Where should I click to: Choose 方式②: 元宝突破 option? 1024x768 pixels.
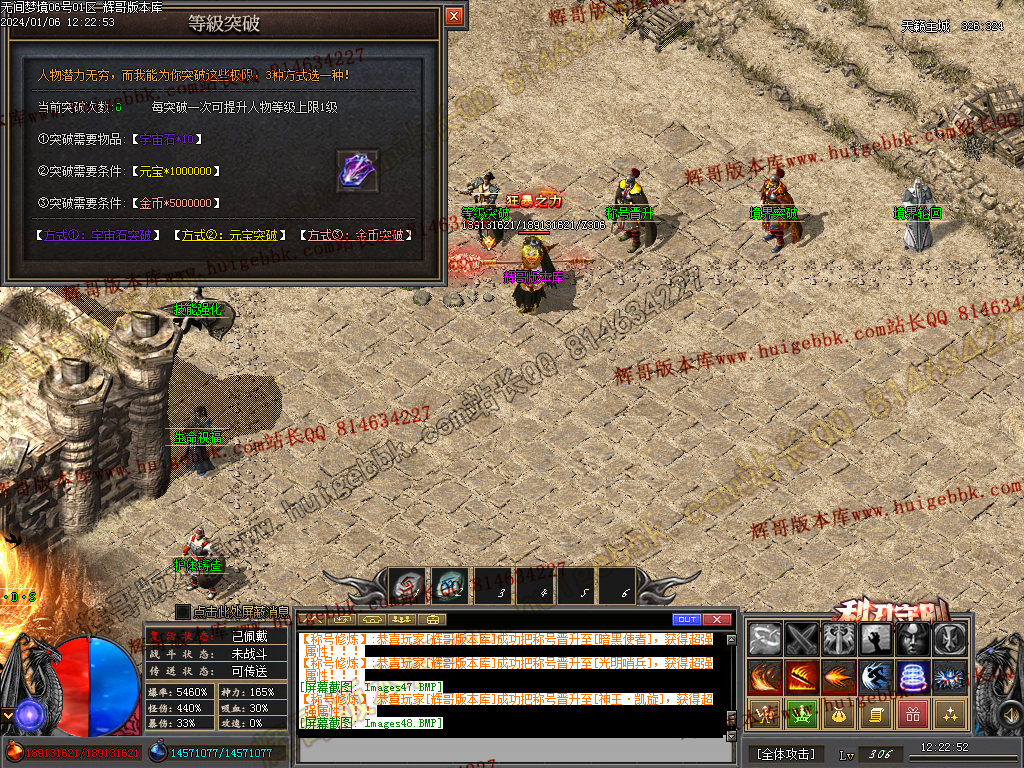click(x=227, y=236)
